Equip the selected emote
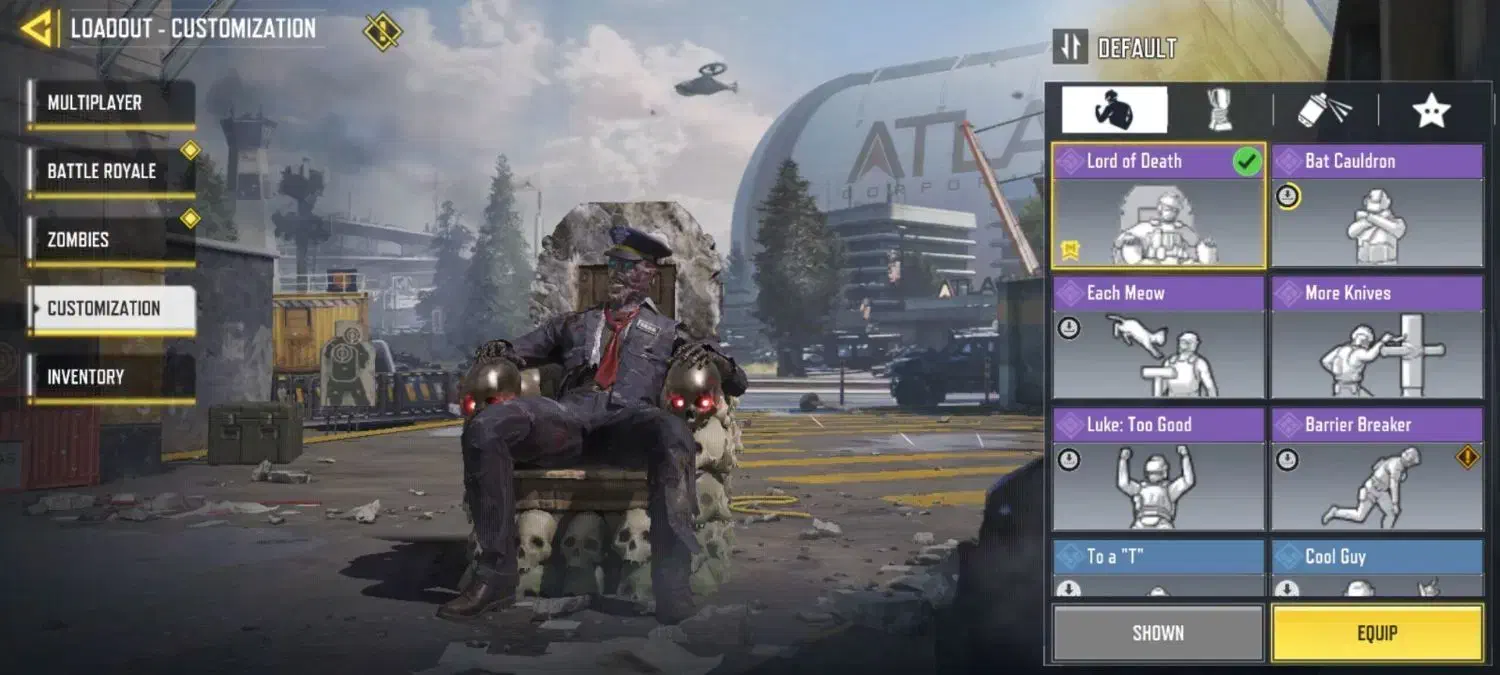Viewport: 1500px width, 675px height. coord(1377,633)
